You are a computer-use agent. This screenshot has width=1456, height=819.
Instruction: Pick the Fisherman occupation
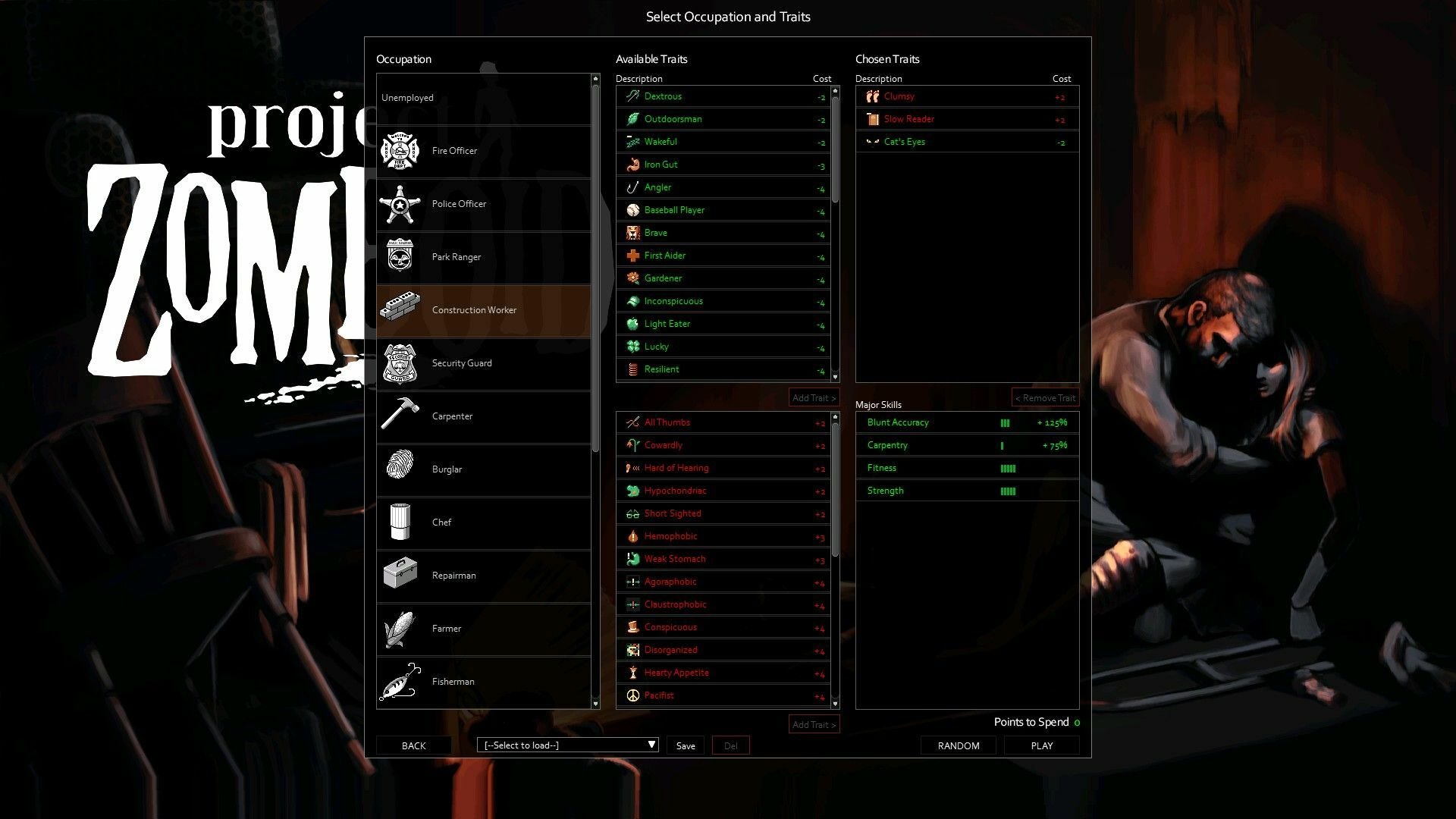[483, 682]
